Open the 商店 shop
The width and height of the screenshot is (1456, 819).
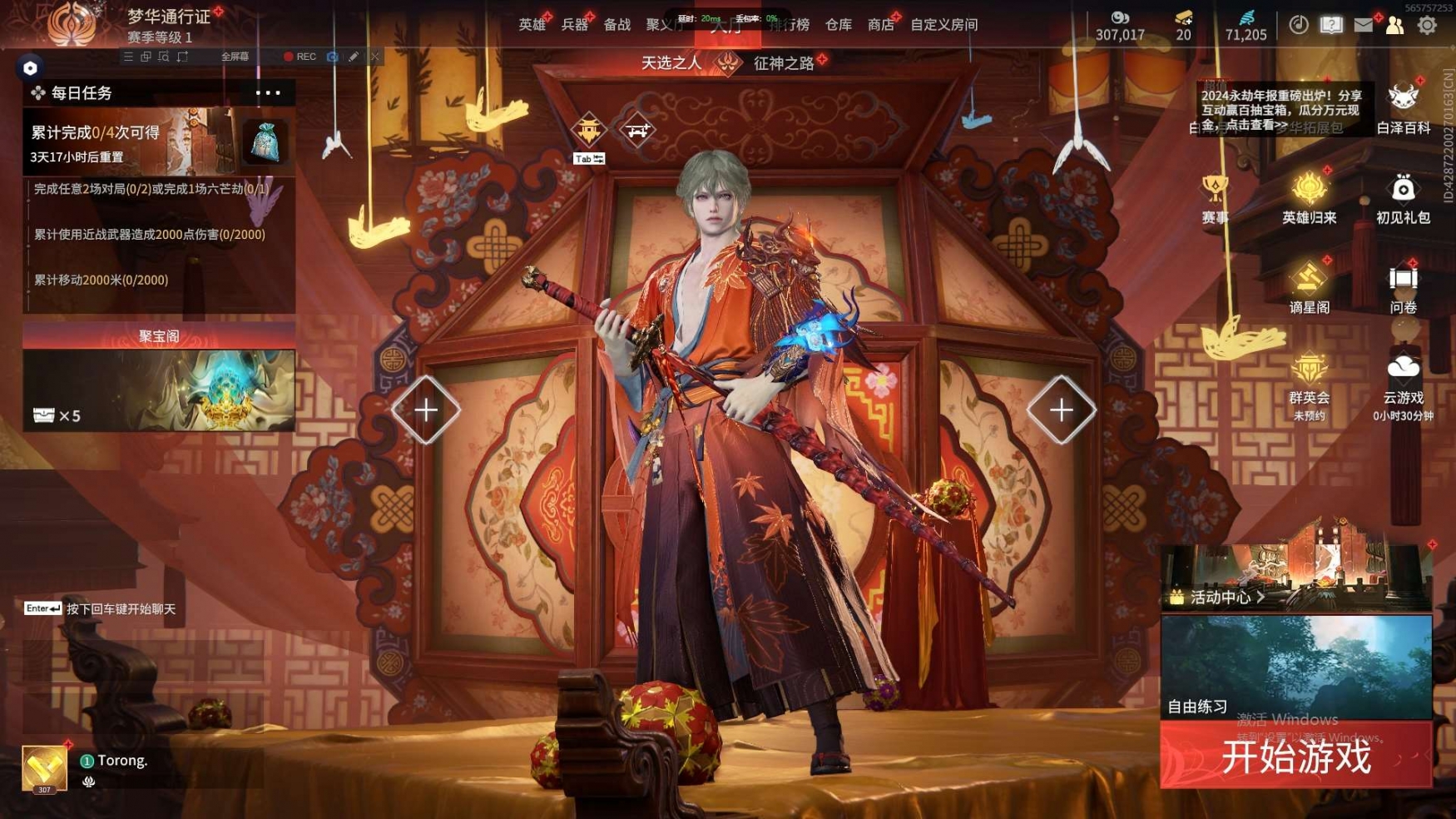click(880, 25)
